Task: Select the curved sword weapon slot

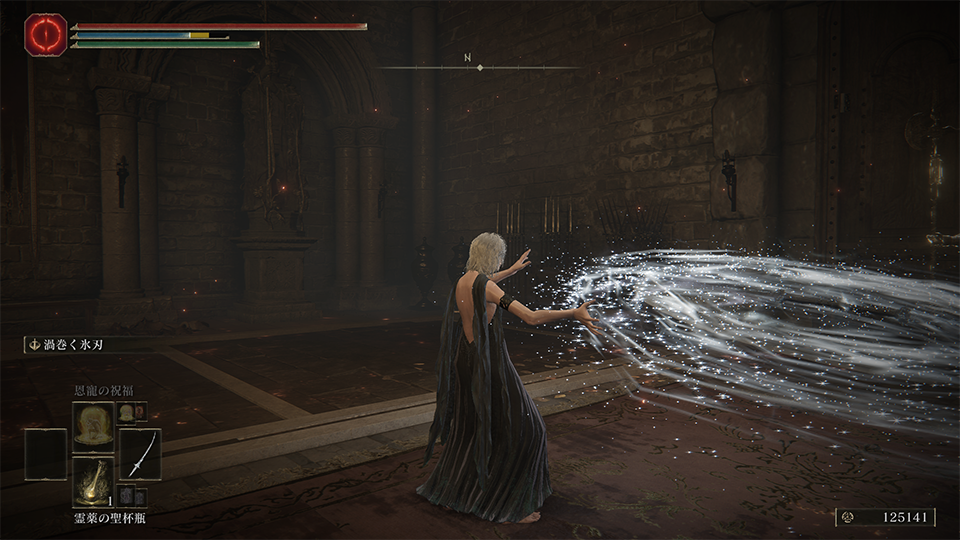Action: click(x=140, y=453)
